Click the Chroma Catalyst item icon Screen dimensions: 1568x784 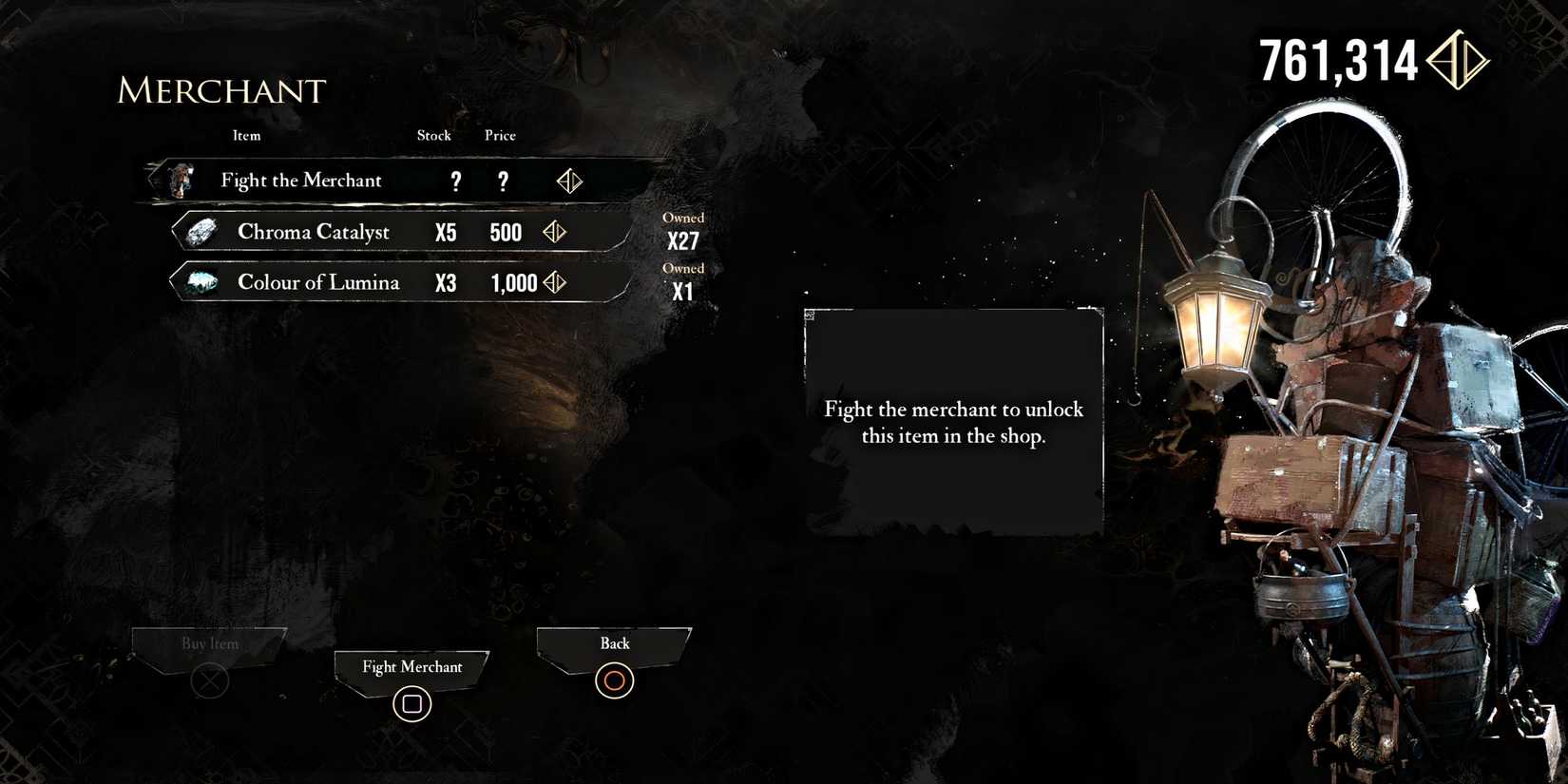click(201, 231)
